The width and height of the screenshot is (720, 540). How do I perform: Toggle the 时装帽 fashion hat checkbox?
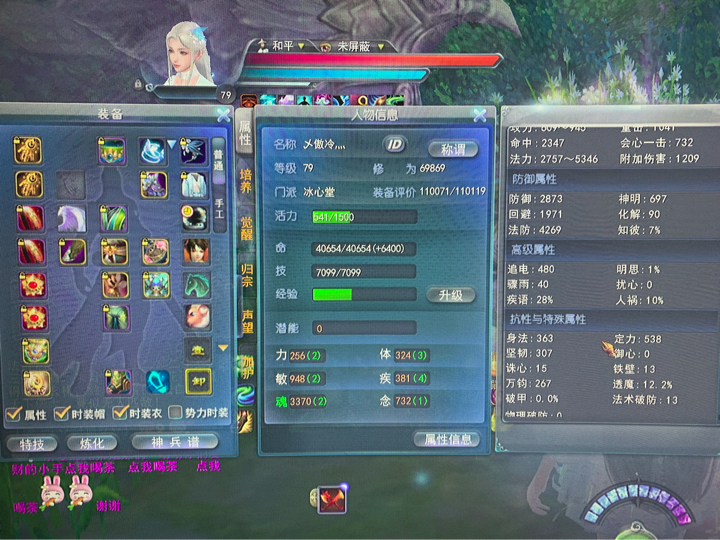[67, 414]
